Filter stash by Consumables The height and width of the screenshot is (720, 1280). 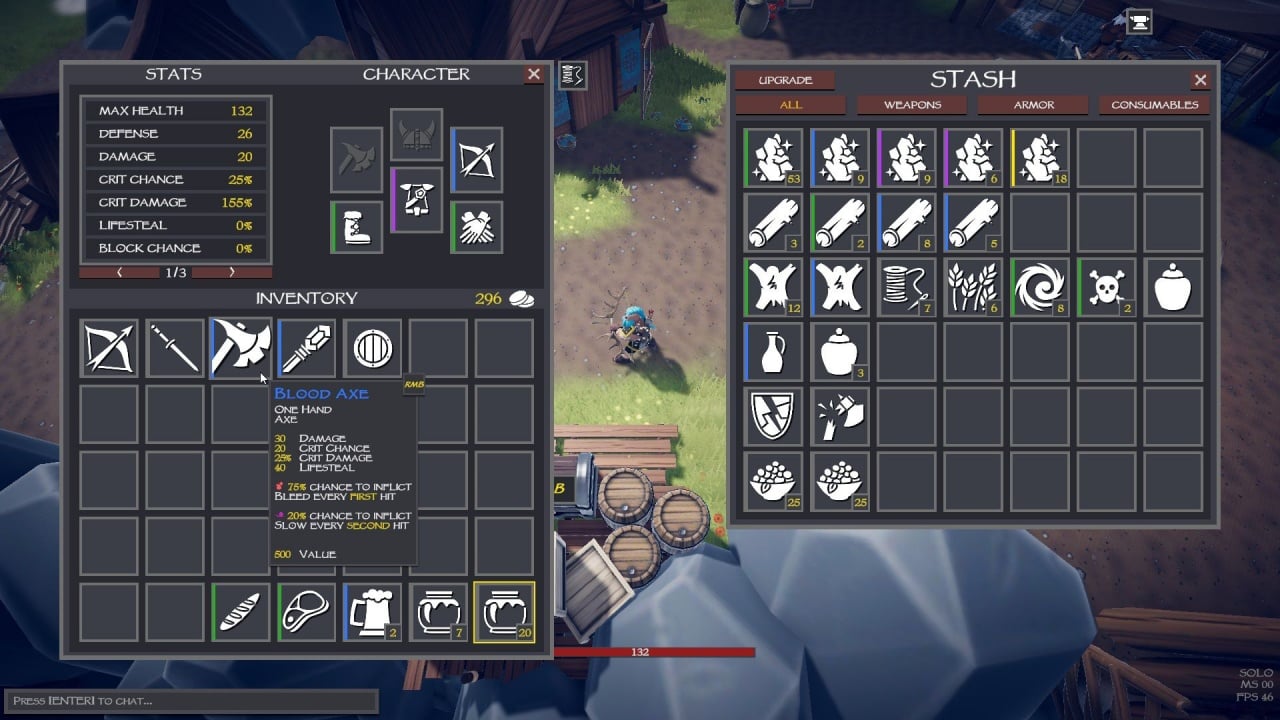tap(1154, 105)
